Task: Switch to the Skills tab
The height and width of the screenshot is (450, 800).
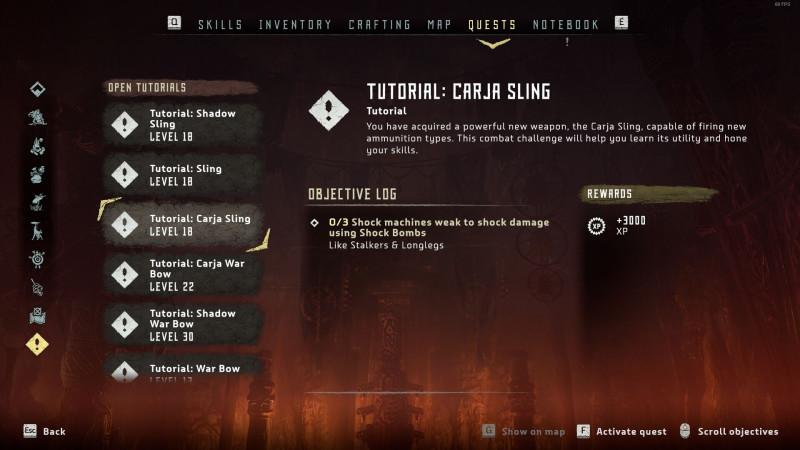Action: coord(220,24)
